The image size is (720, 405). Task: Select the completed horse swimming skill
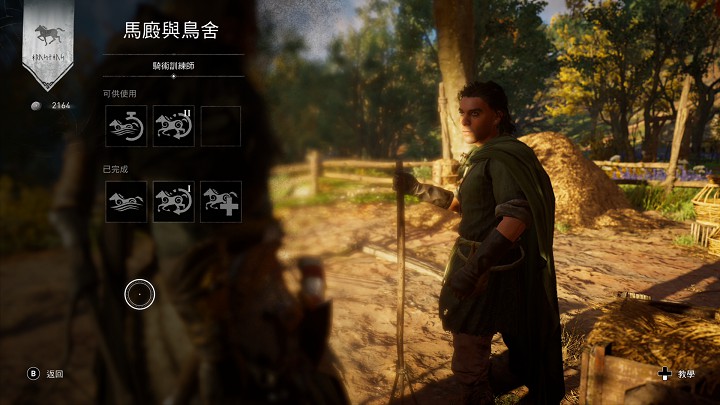(x=126, y=201)
